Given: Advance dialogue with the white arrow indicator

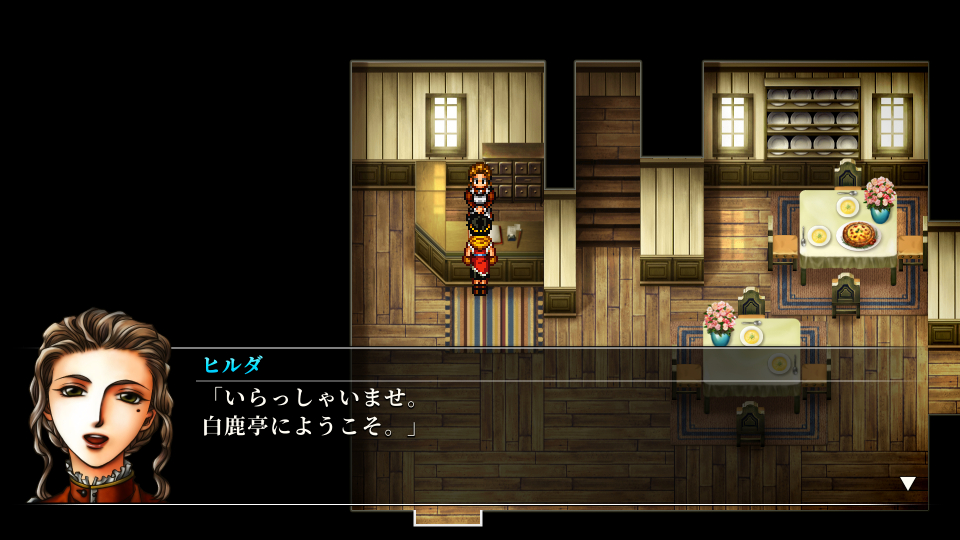Looking at the screenshot, I should click(x=907, y=484).
